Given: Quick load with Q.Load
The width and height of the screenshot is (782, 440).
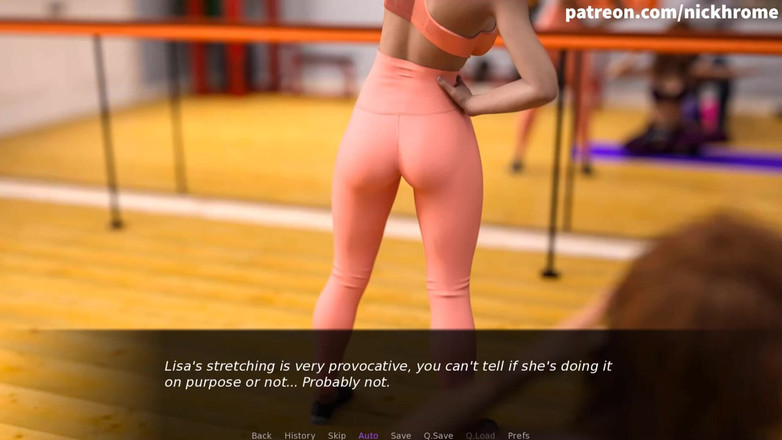Looking at the screenshot, I should 480,435.
